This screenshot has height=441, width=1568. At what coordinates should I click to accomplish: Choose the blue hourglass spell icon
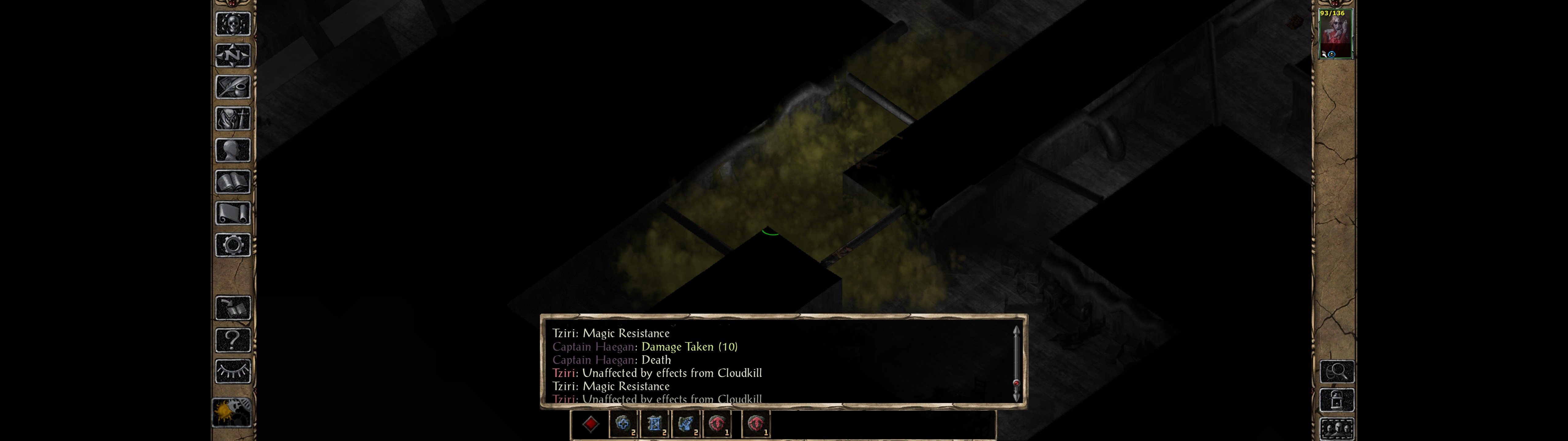pyautogui.click(x=654, y=424)
